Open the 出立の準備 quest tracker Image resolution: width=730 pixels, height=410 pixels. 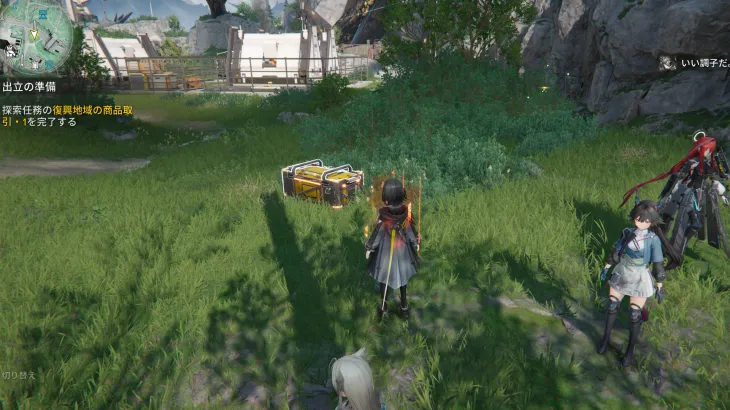point(27,88)
